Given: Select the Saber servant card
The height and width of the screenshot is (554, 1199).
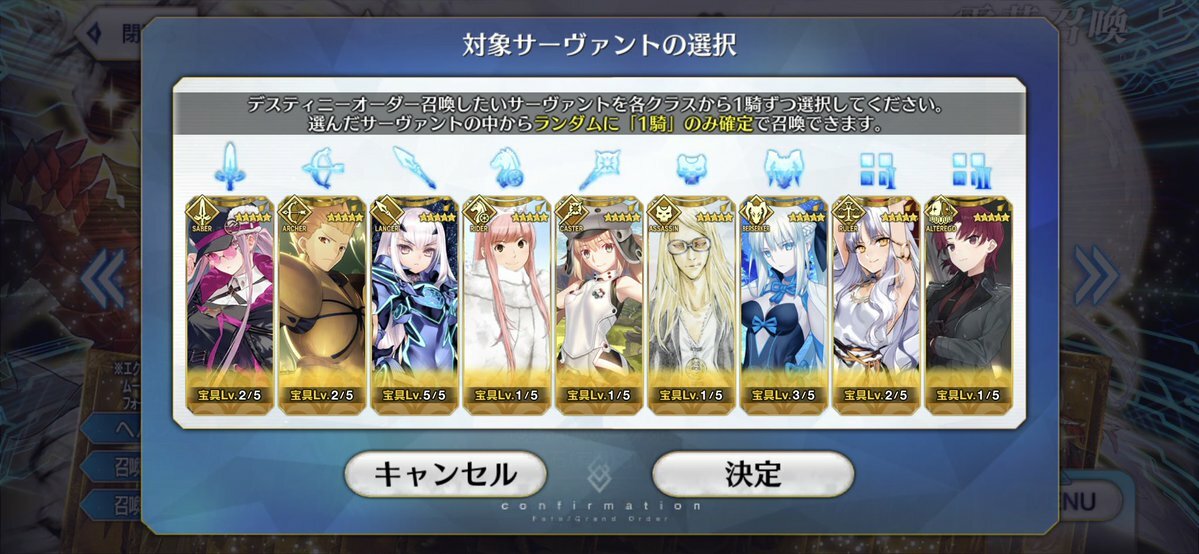Looking at the screenshot, I should pos(229,300).
